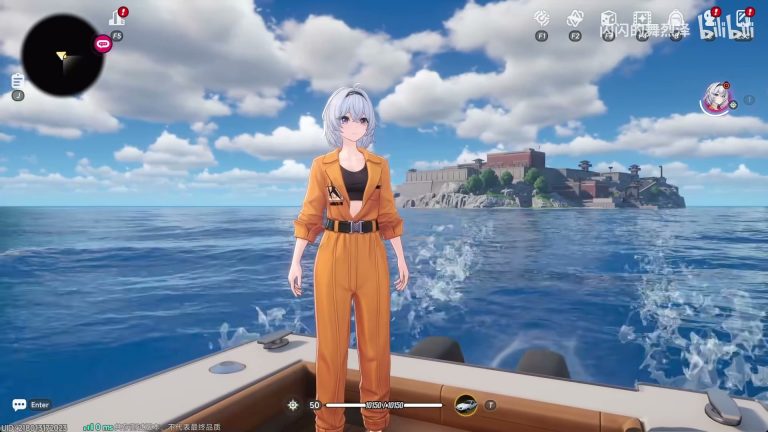The image size is (768, 432).
Task: Open the city buildings icon
Action: [x=116, y=17]
